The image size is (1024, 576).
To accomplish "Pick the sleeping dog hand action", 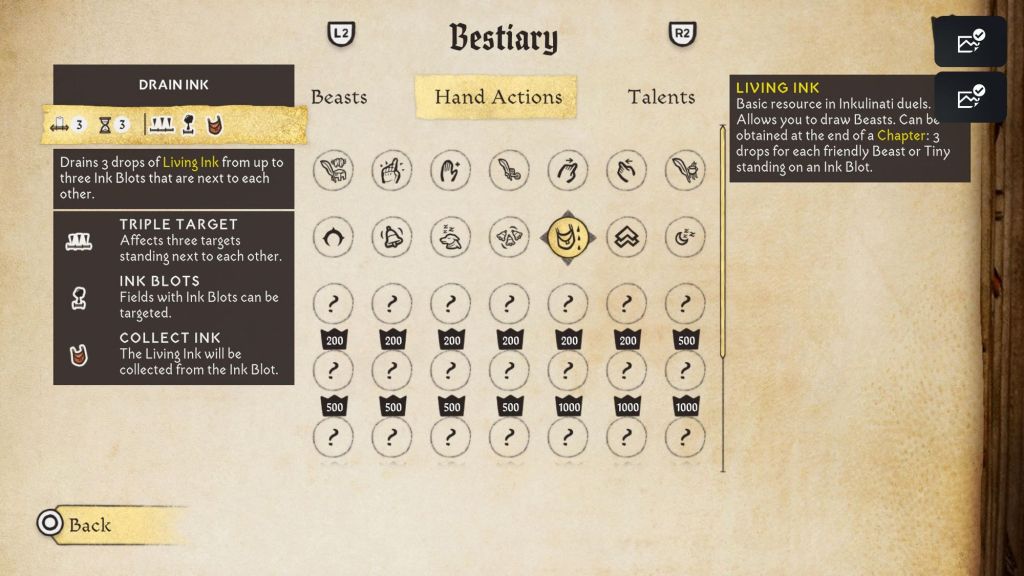I will pos(450,237).
